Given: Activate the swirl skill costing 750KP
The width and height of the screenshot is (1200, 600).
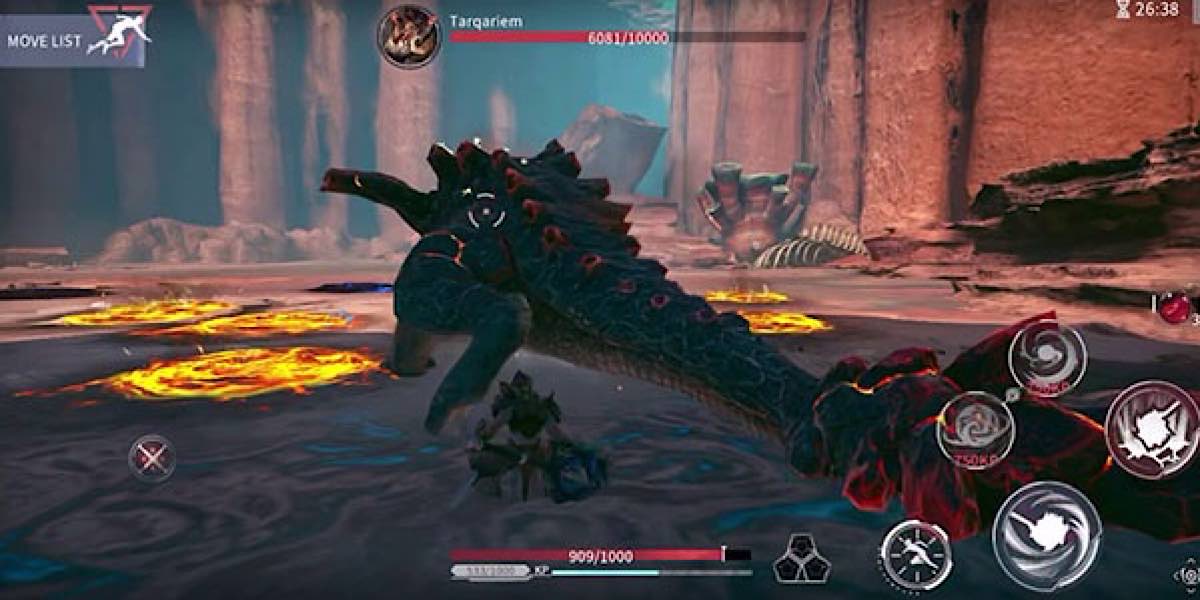Looking at the screenshot, I should [975, 430].
